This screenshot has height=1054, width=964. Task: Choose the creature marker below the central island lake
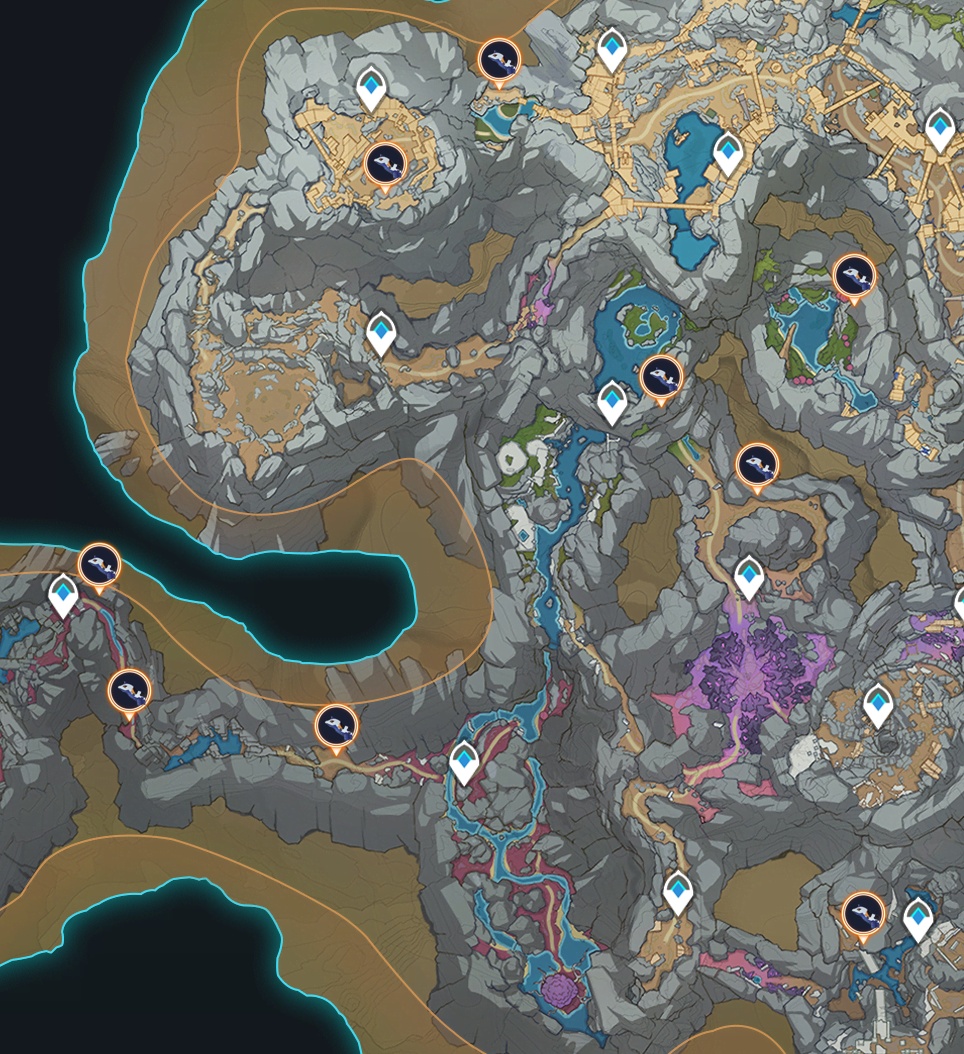661,377
